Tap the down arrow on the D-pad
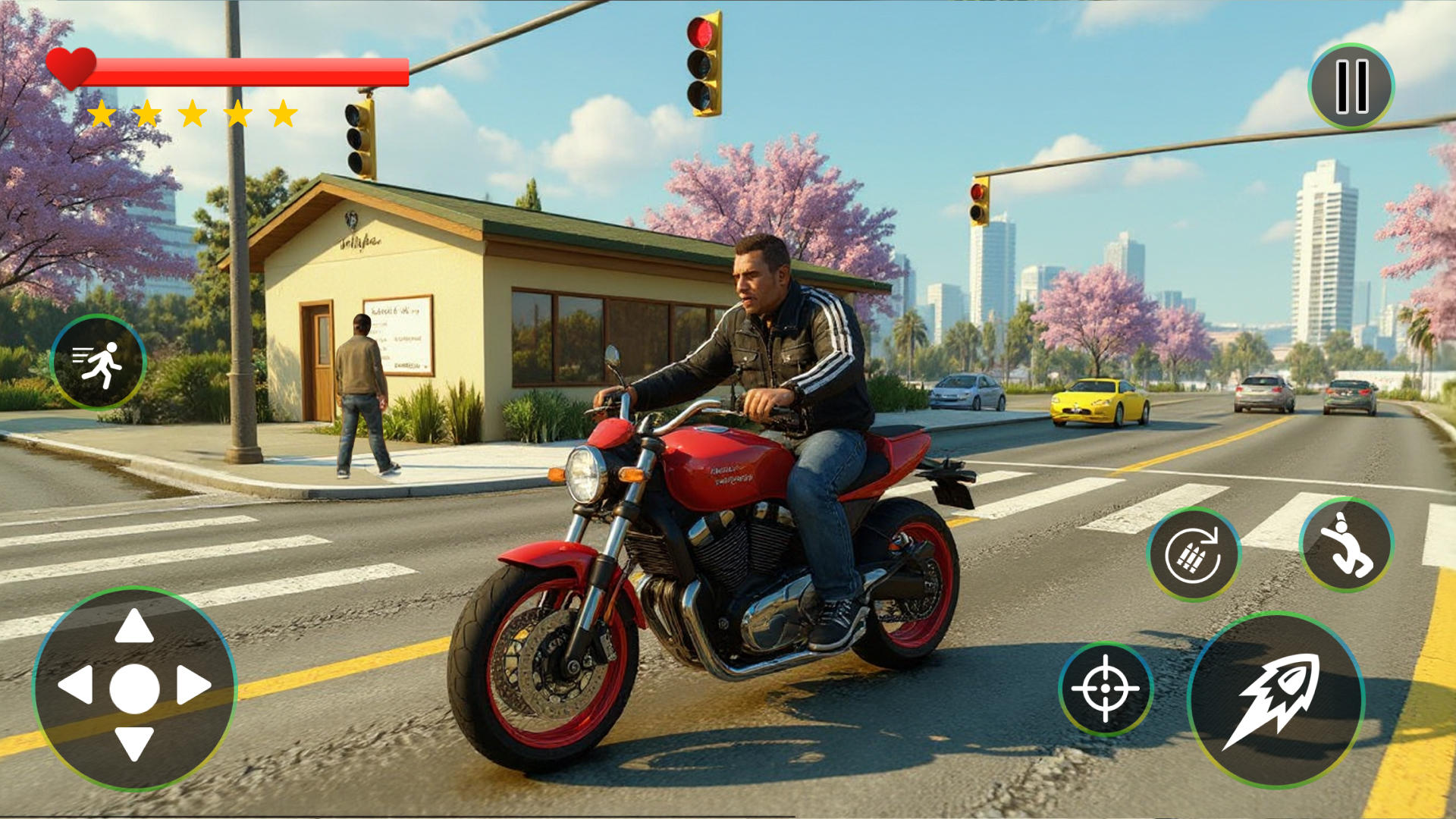 pyautogui.click(x=134, y=743)
